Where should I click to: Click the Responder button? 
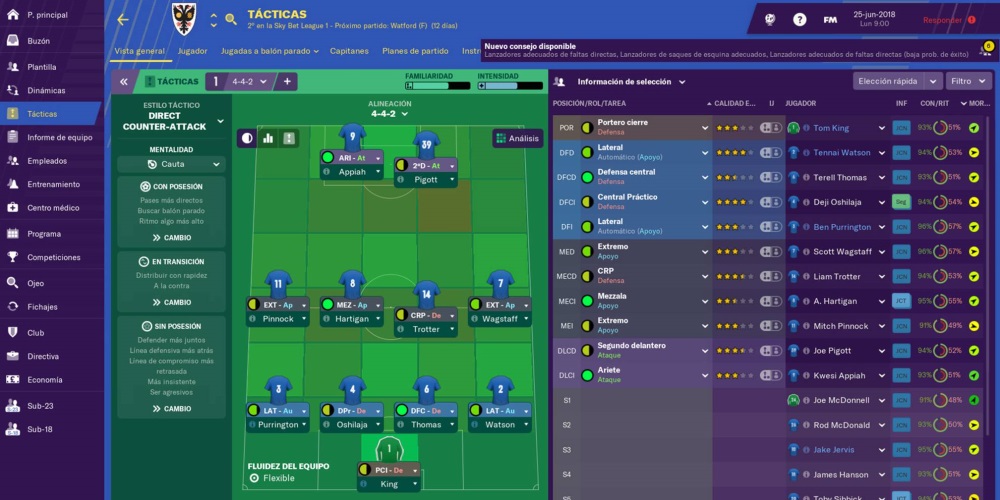click(942, 20)
